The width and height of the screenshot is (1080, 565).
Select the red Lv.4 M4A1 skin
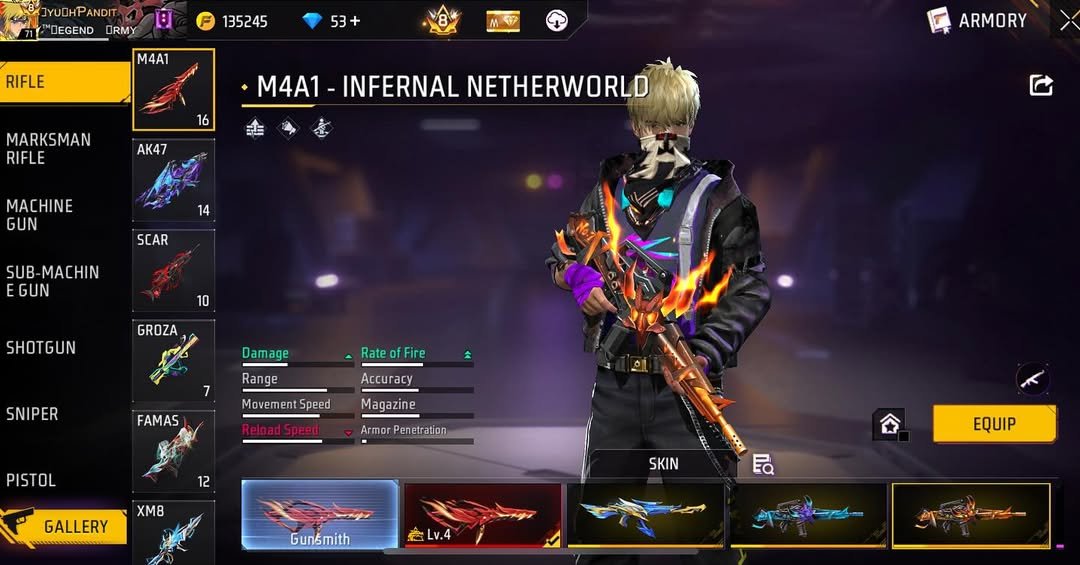(x=482, y=514)
